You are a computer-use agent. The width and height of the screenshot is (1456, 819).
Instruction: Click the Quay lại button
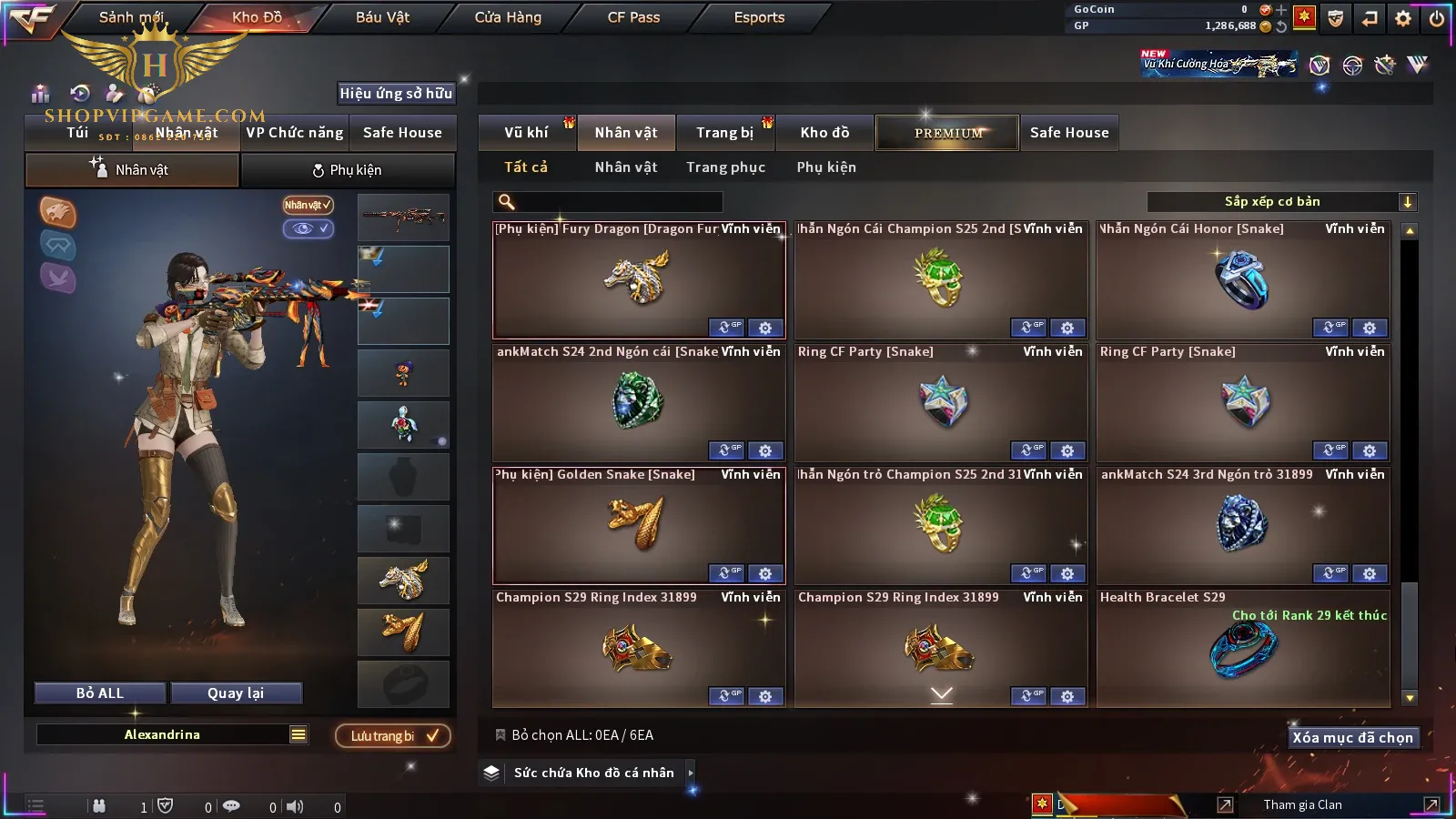click(x=236, y=693)
